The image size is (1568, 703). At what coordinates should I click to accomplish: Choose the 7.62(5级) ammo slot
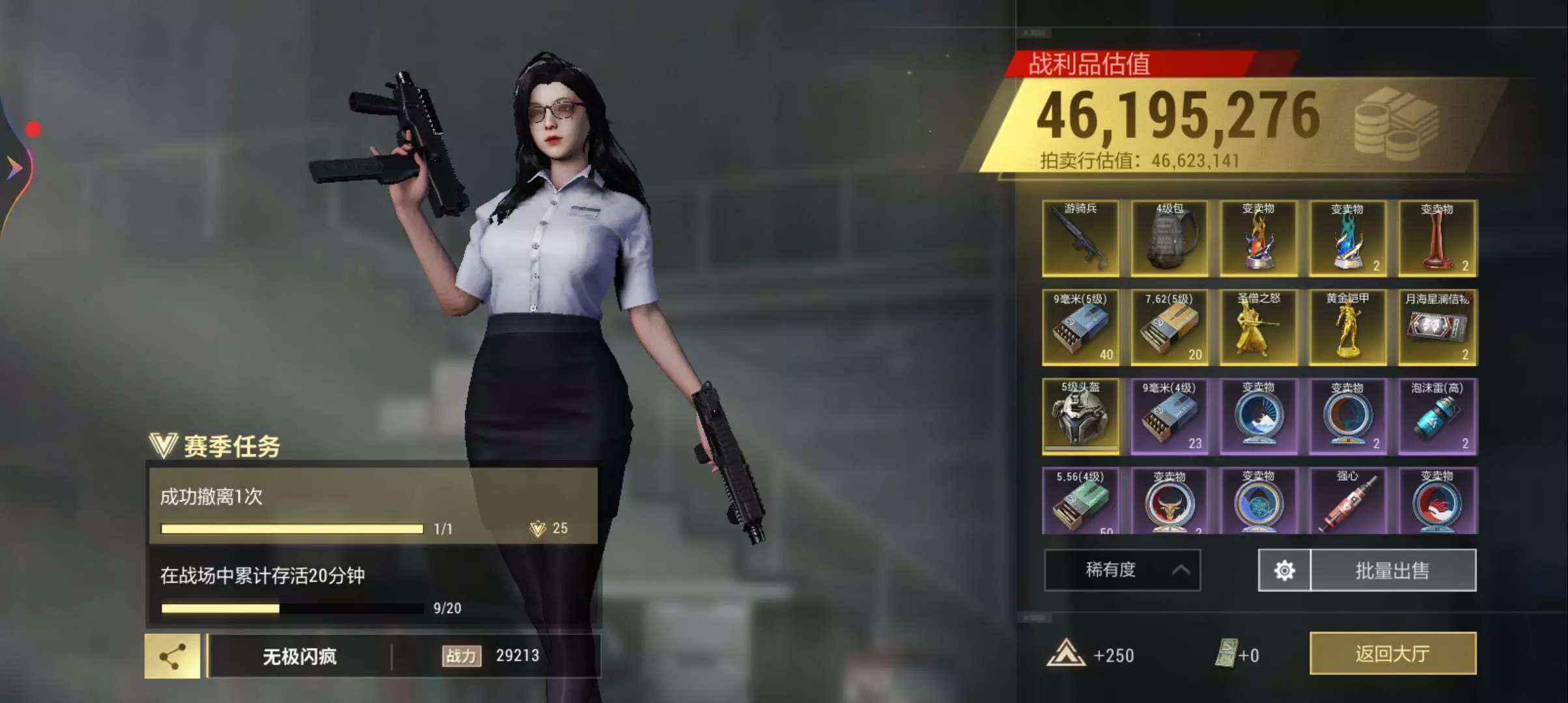1169,327
